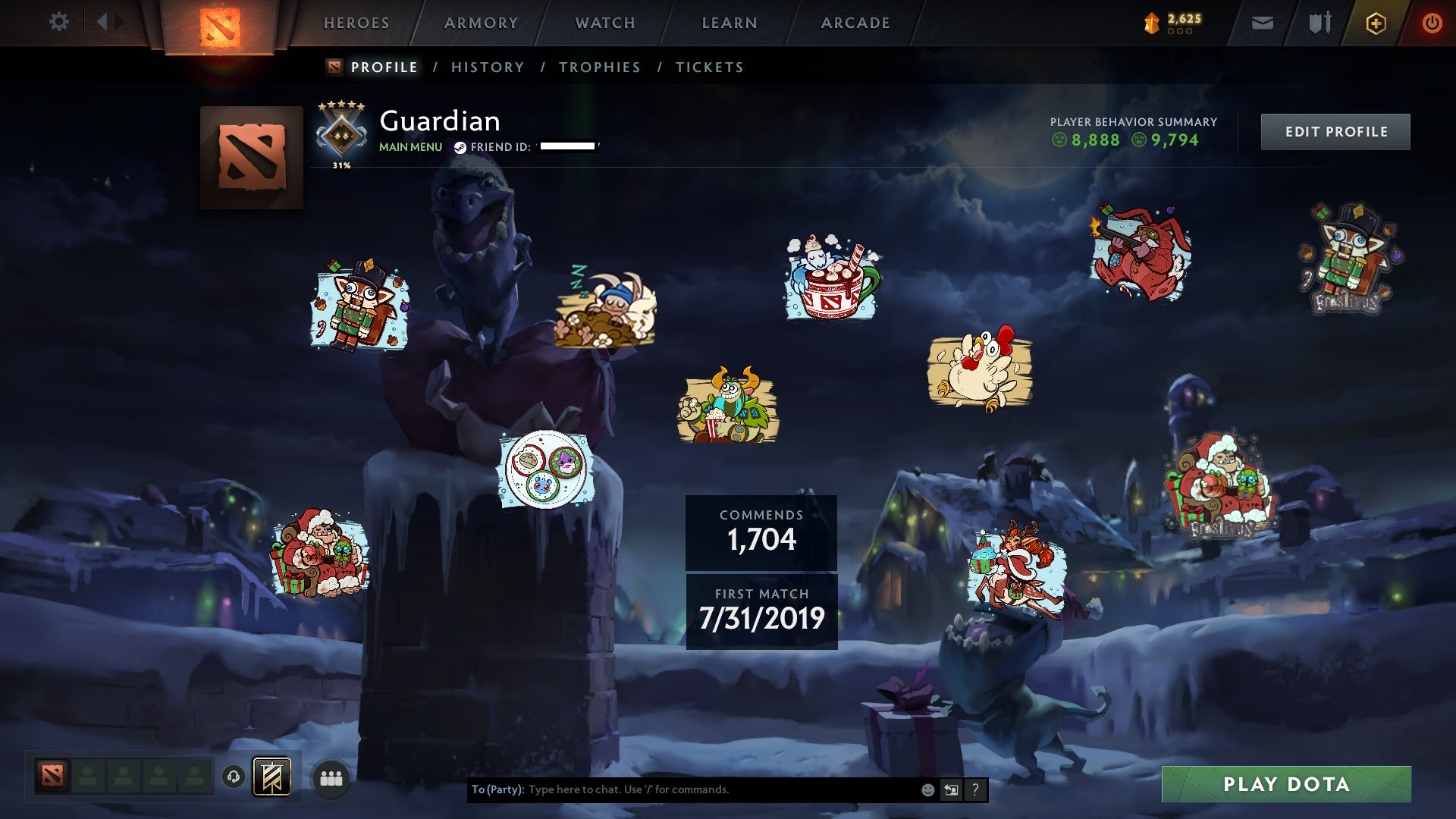Switch to the TROPHIES tab
This screenshot has height=819, width=1456.
tap(599, 67)
